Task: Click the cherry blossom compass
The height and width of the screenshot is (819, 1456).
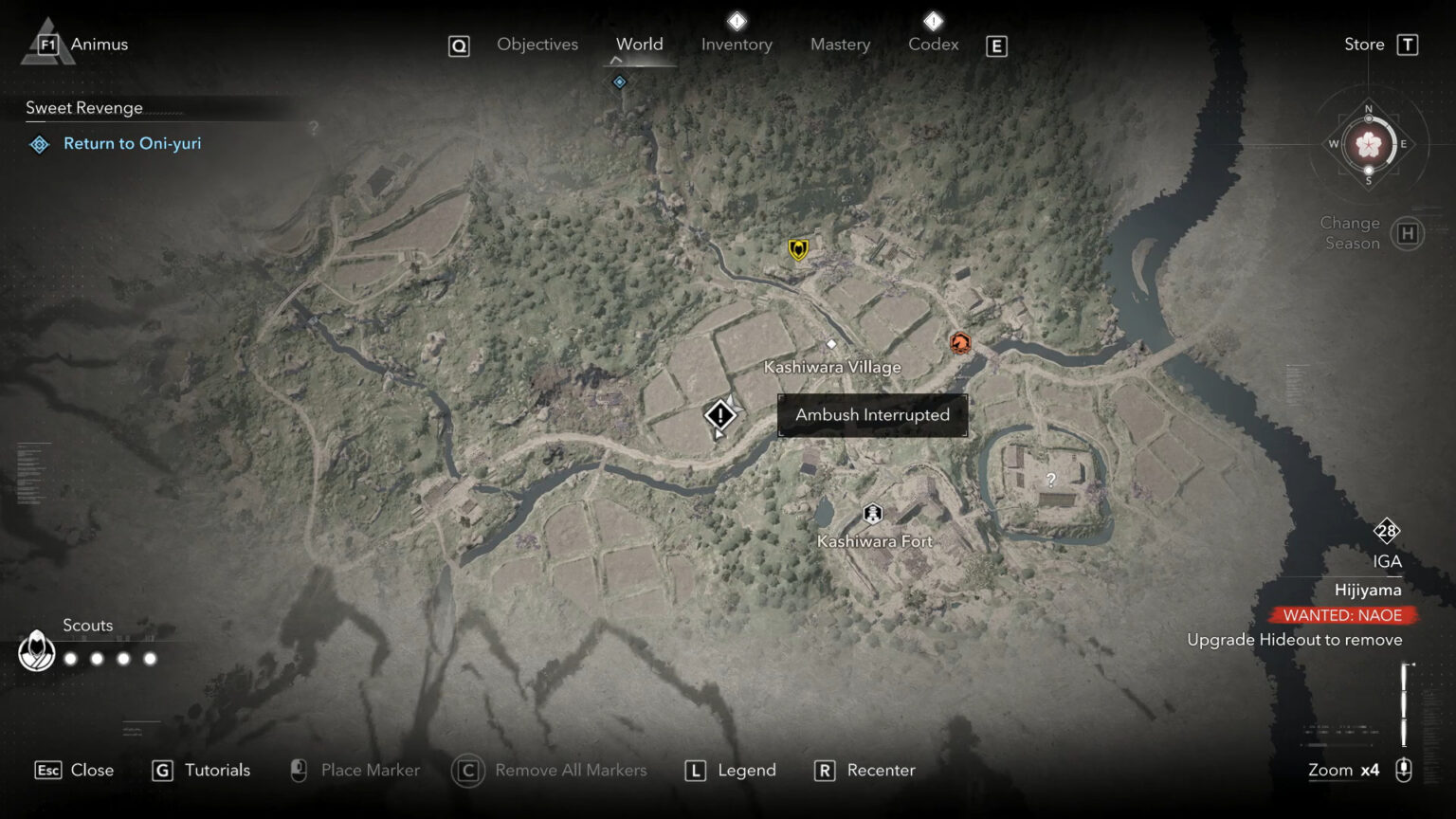Action: 1368,145
